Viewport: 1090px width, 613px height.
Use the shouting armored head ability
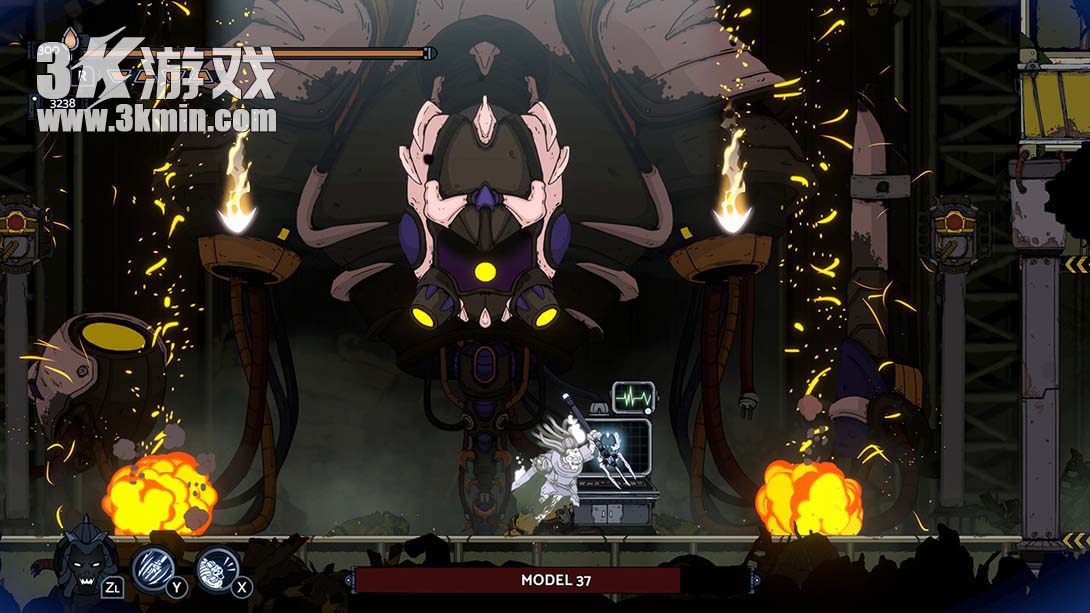(216, 567)
